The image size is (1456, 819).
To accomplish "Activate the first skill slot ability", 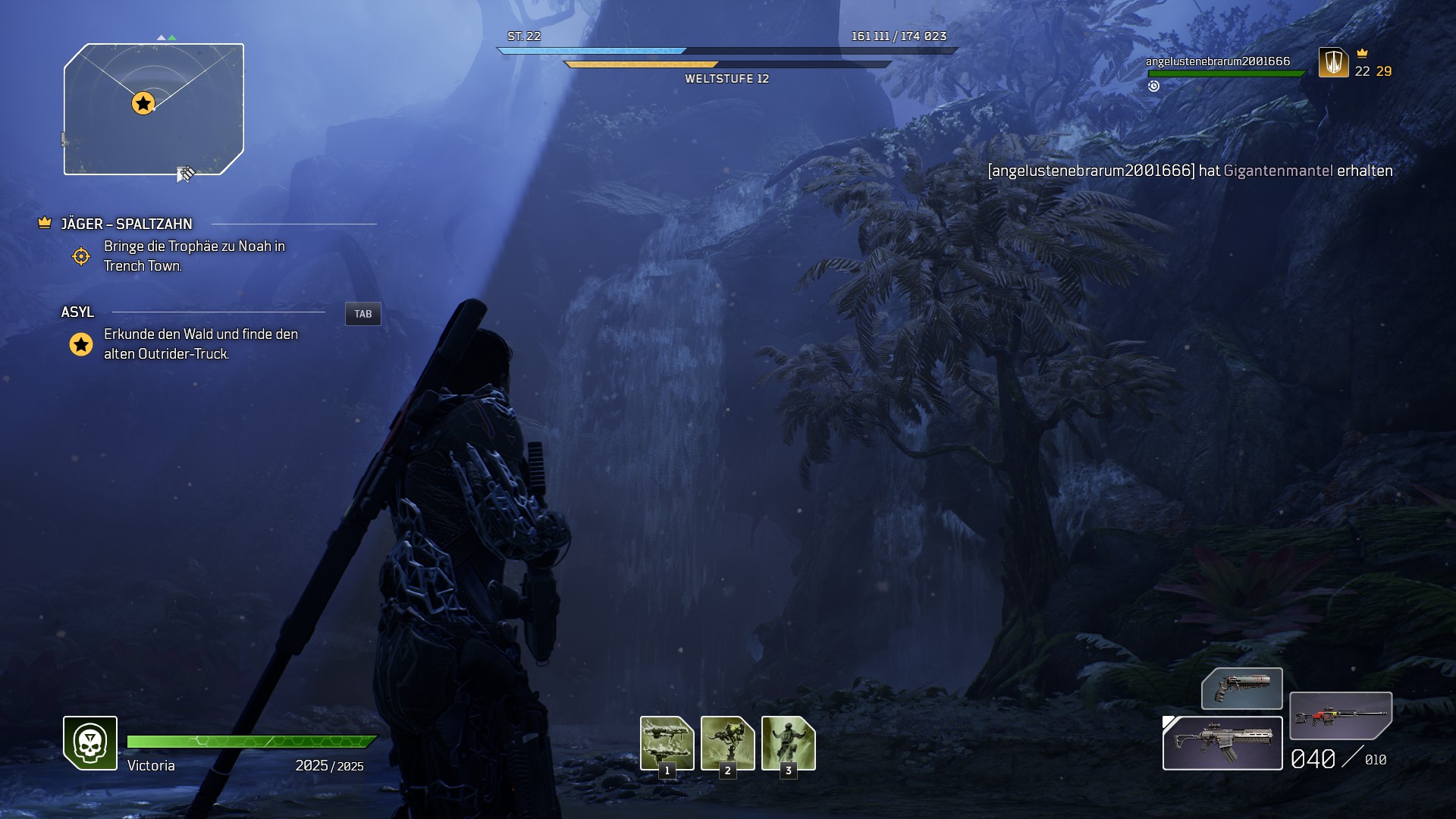I will (x=667, y=742).
